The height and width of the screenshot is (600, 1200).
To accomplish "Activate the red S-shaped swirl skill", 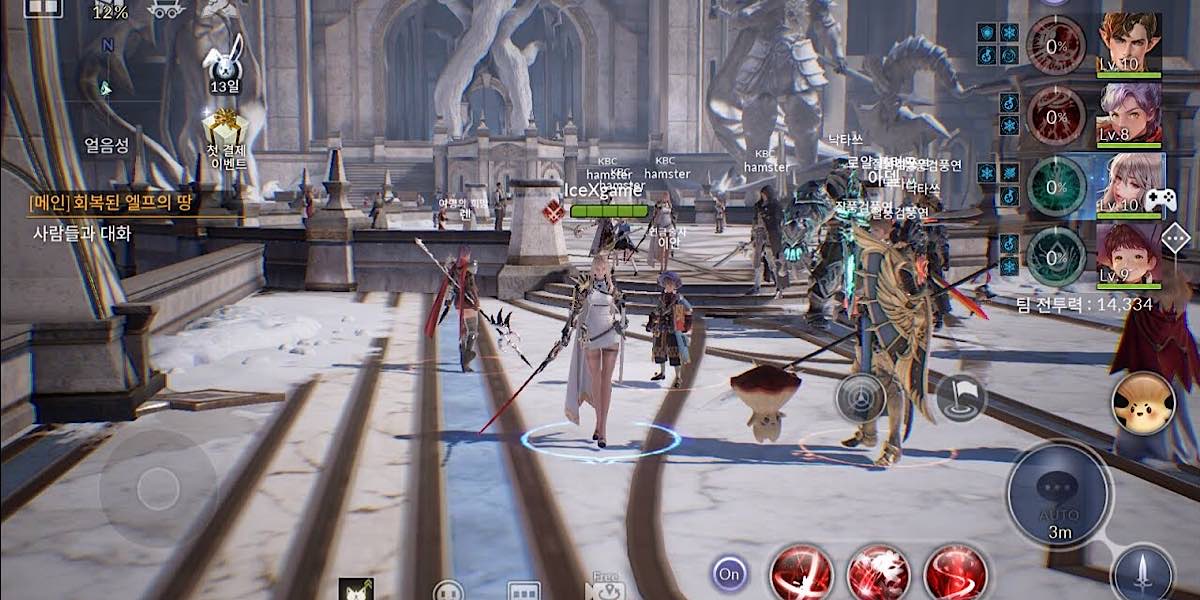I will tap(955, 574).
